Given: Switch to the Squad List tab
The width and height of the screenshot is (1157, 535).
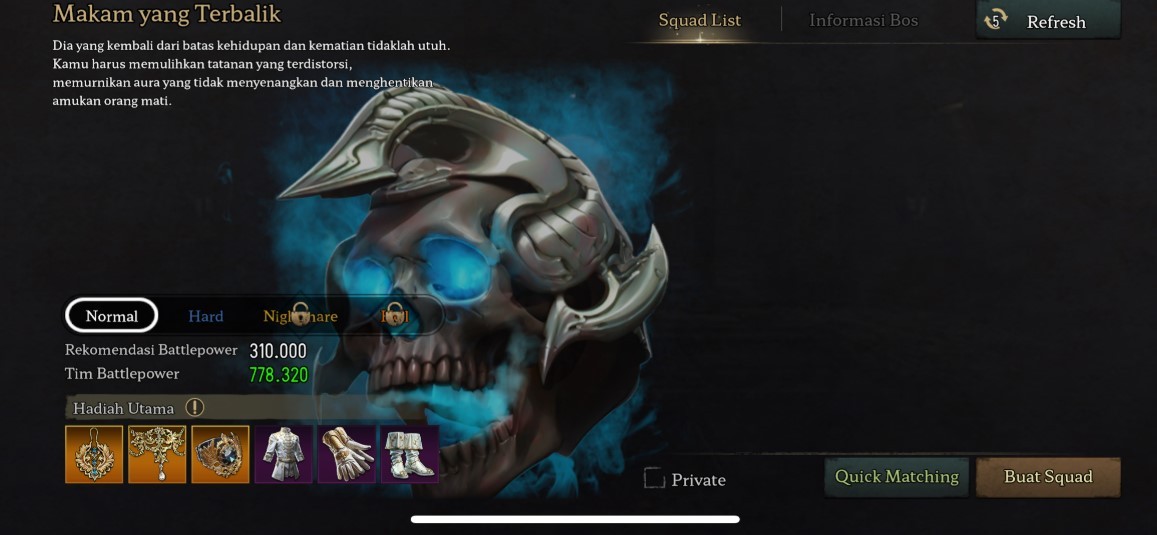Looking at the screenshot, I should (x=699, y=21).
